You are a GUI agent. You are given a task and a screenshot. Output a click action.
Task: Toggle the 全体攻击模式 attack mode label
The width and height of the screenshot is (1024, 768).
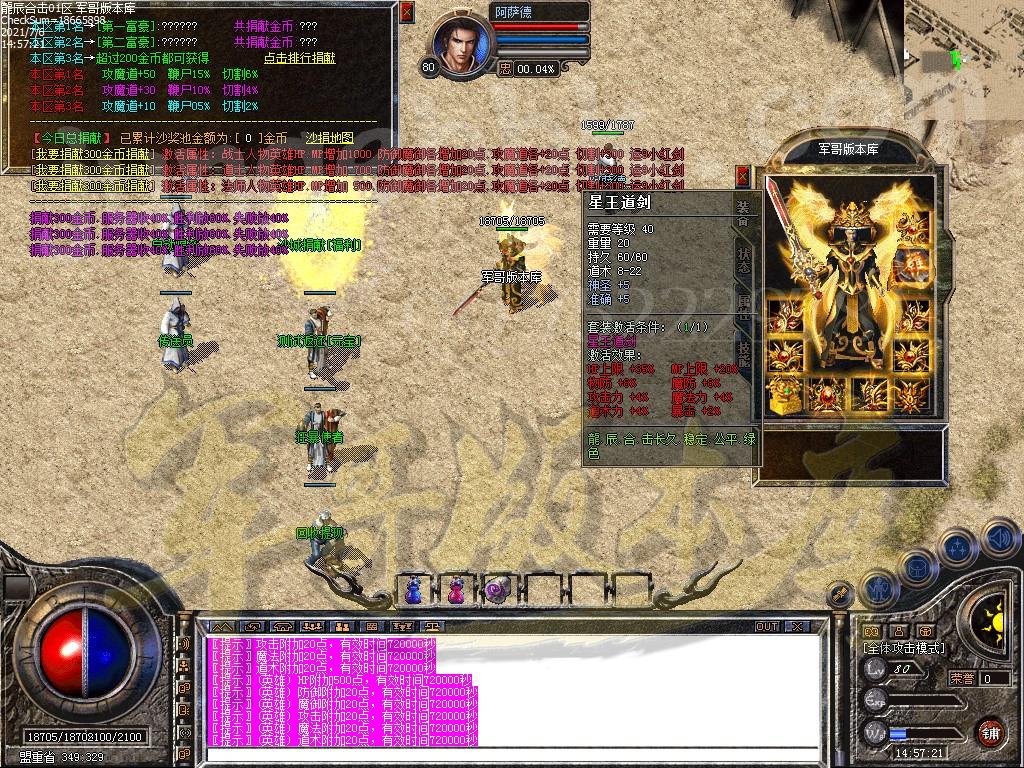pos(904,648)
